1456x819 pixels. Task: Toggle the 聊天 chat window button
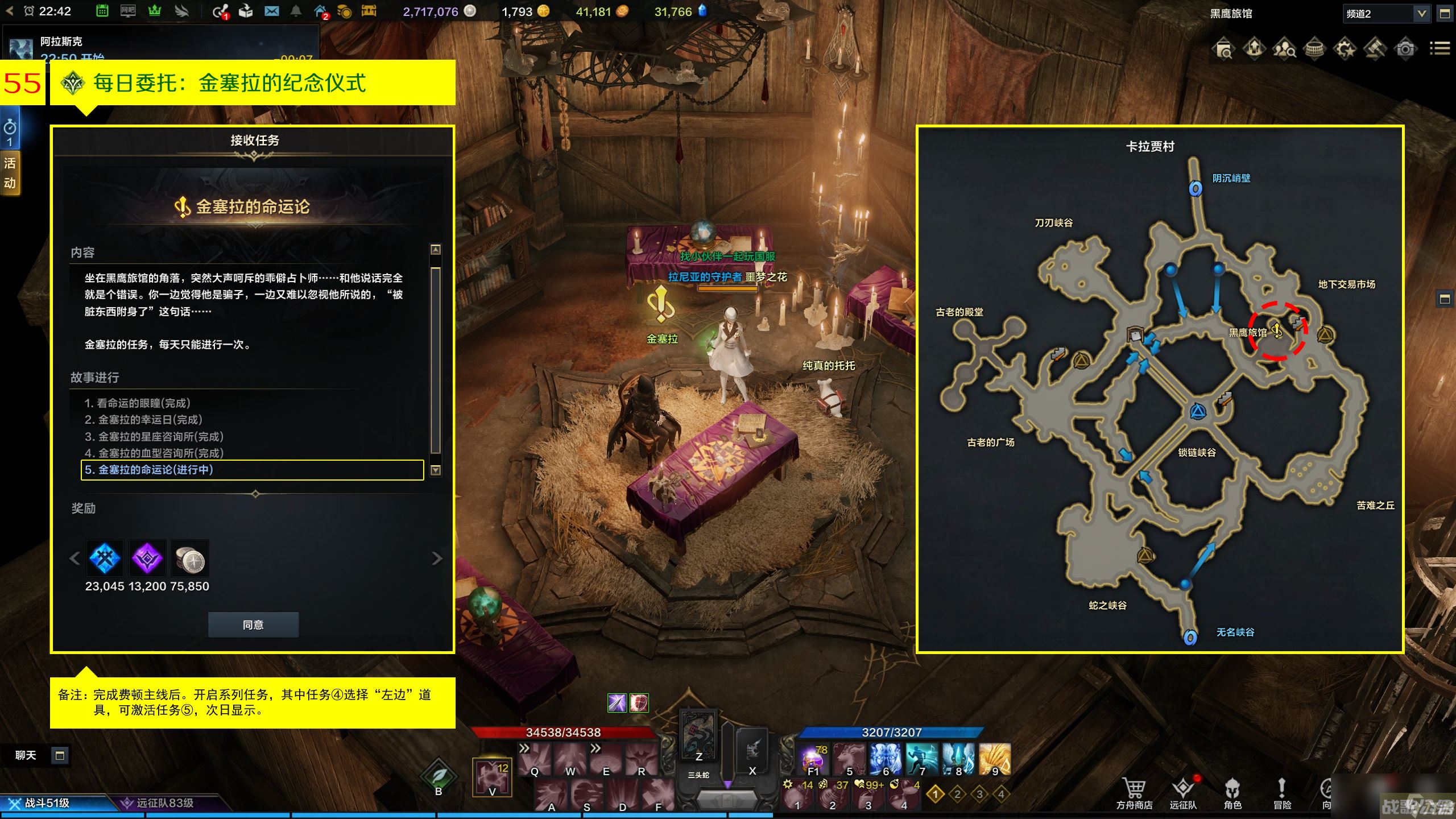[60, 755]
